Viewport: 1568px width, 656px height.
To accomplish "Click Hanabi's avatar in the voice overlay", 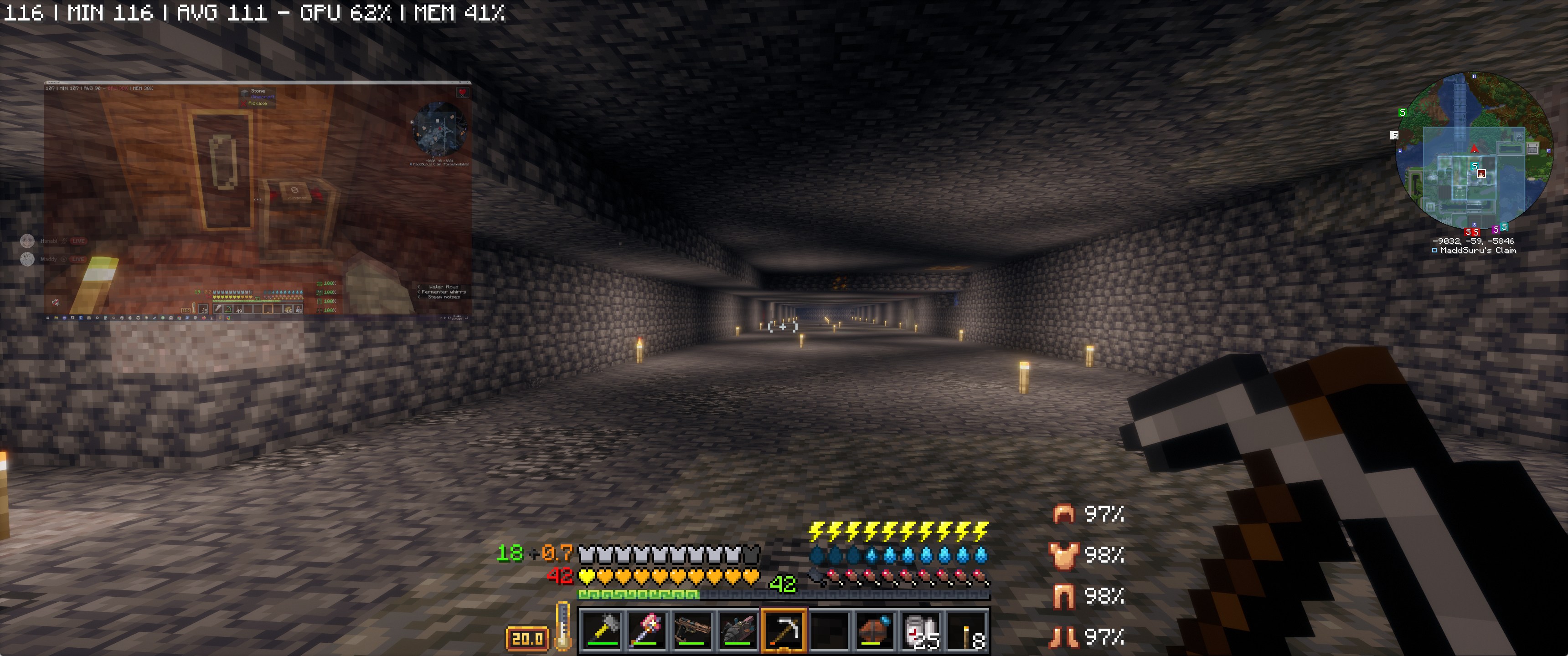I will (x=27, y=241).
